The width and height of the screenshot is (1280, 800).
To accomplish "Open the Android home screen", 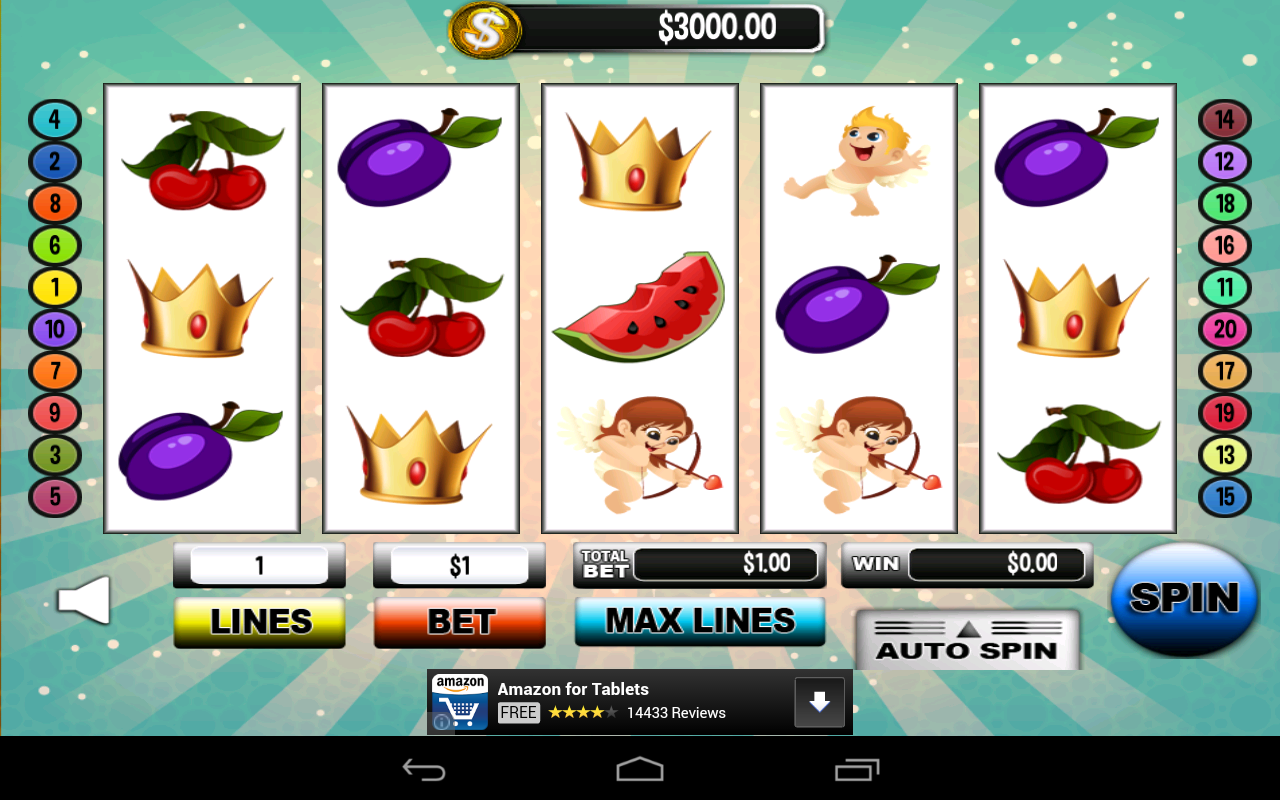I will point(640,769).
